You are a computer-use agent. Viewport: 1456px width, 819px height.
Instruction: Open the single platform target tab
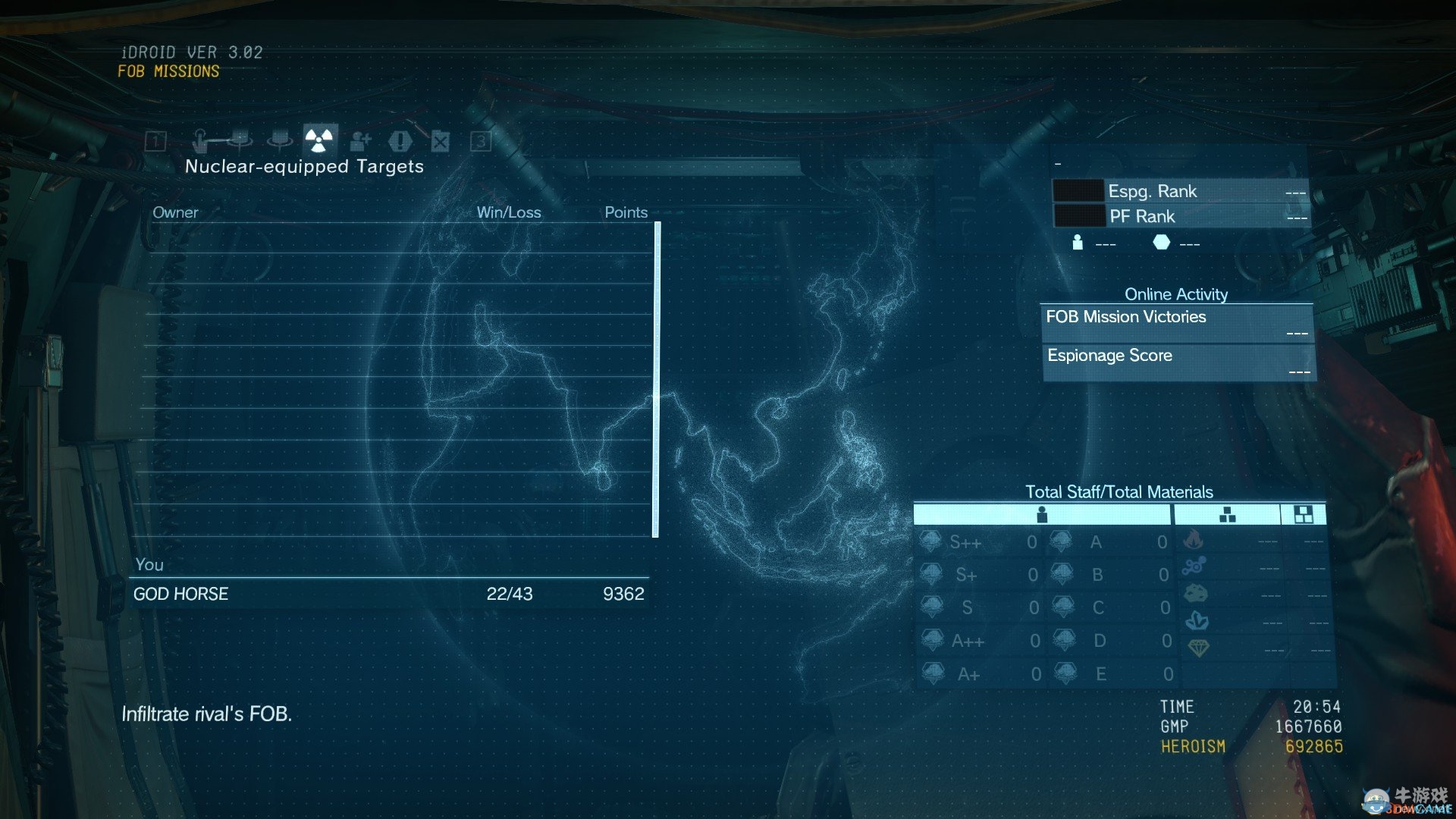coord(280,140)
